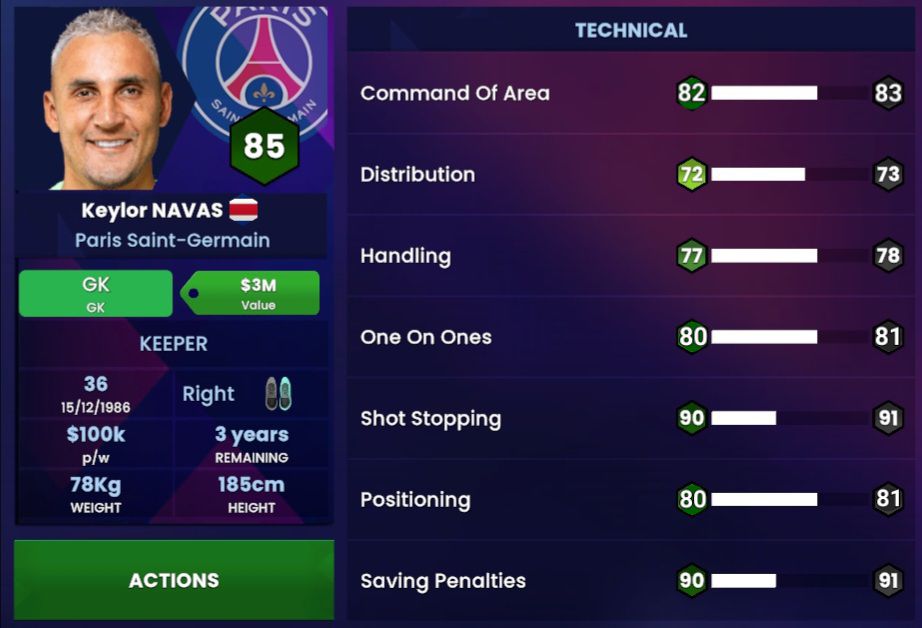This screenshot has height=628, width=922.
Task: Select the green GK position badge
Action: (95, 293)
